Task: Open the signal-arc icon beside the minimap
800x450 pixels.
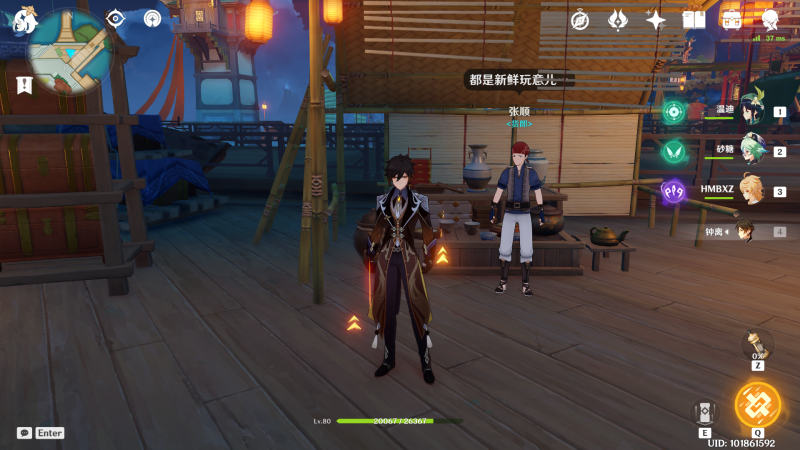Action: (x=152, y=18)
